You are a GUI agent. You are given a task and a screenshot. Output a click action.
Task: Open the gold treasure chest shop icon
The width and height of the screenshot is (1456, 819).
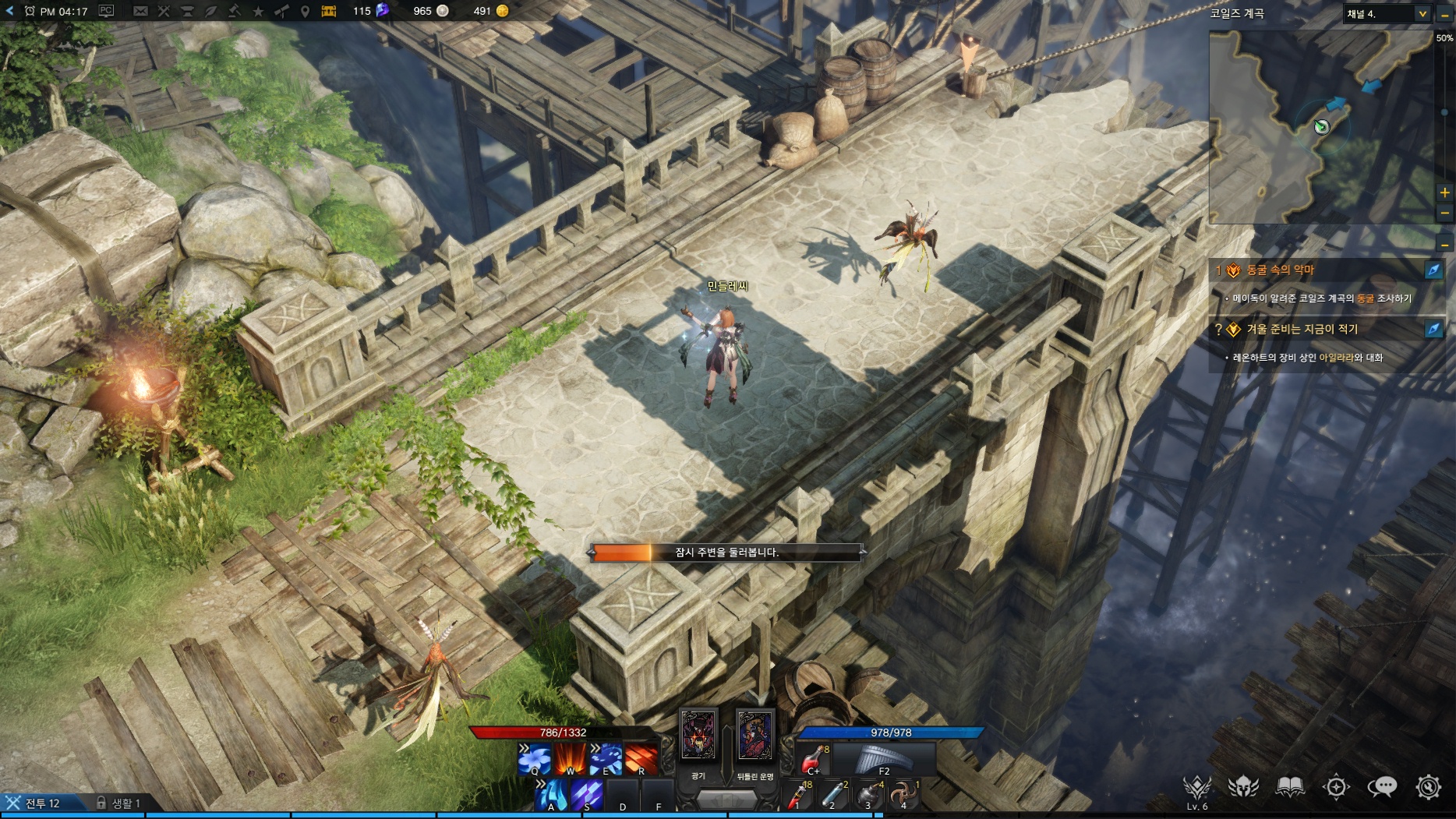tap(328, 11)
